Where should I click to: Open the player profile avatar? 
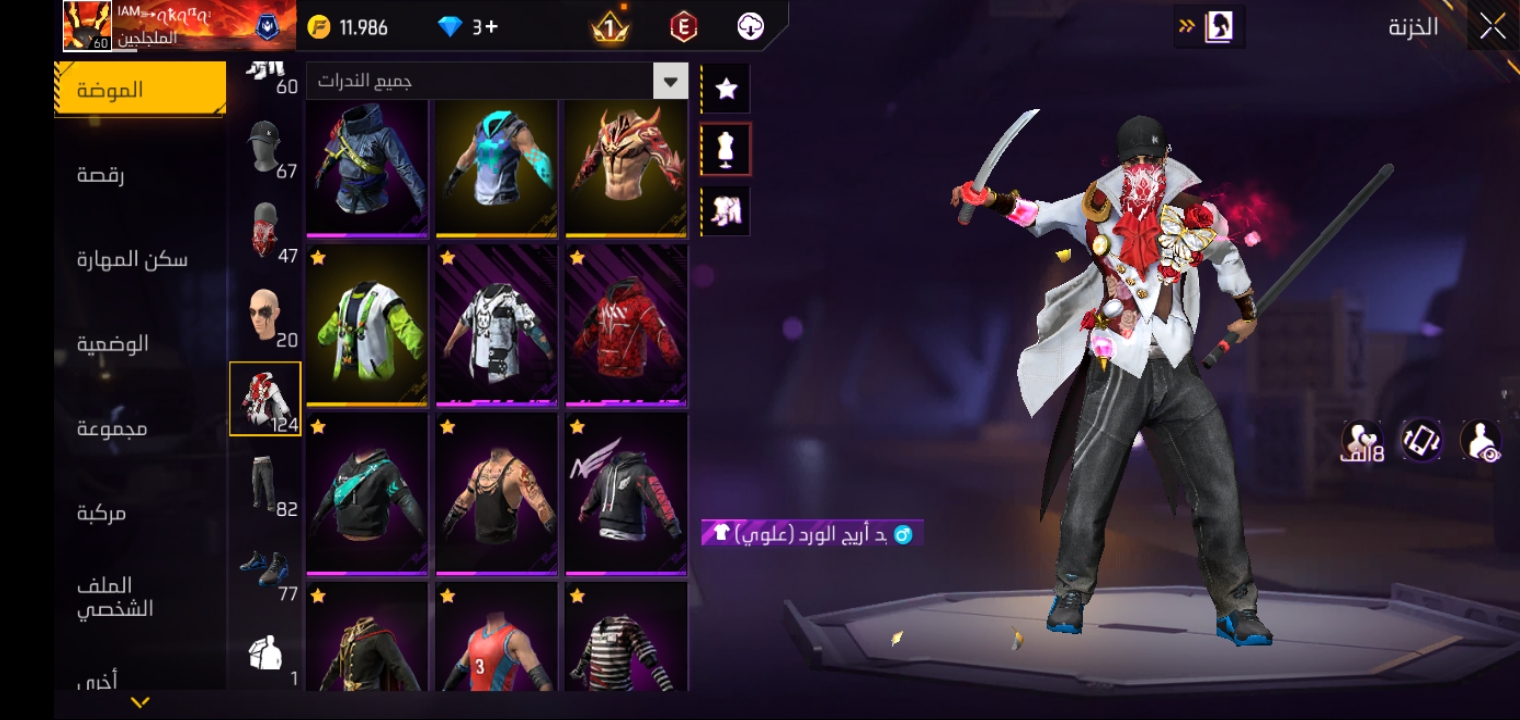point(87,26)
